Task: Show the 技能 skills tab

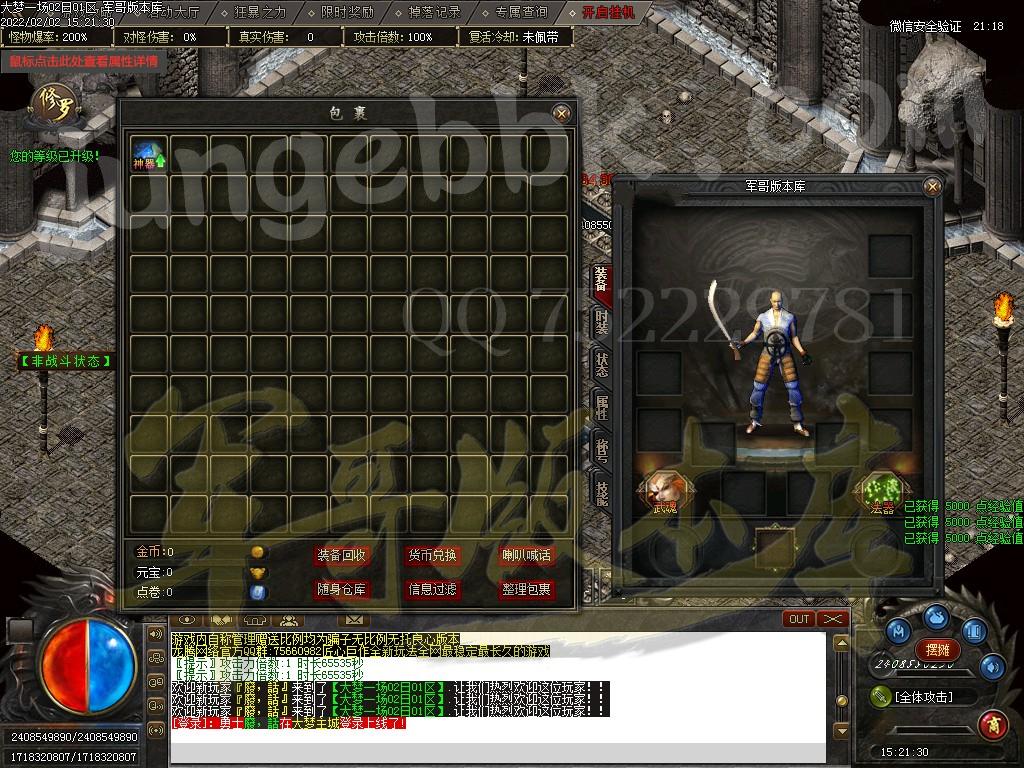Action: (601, 493)
